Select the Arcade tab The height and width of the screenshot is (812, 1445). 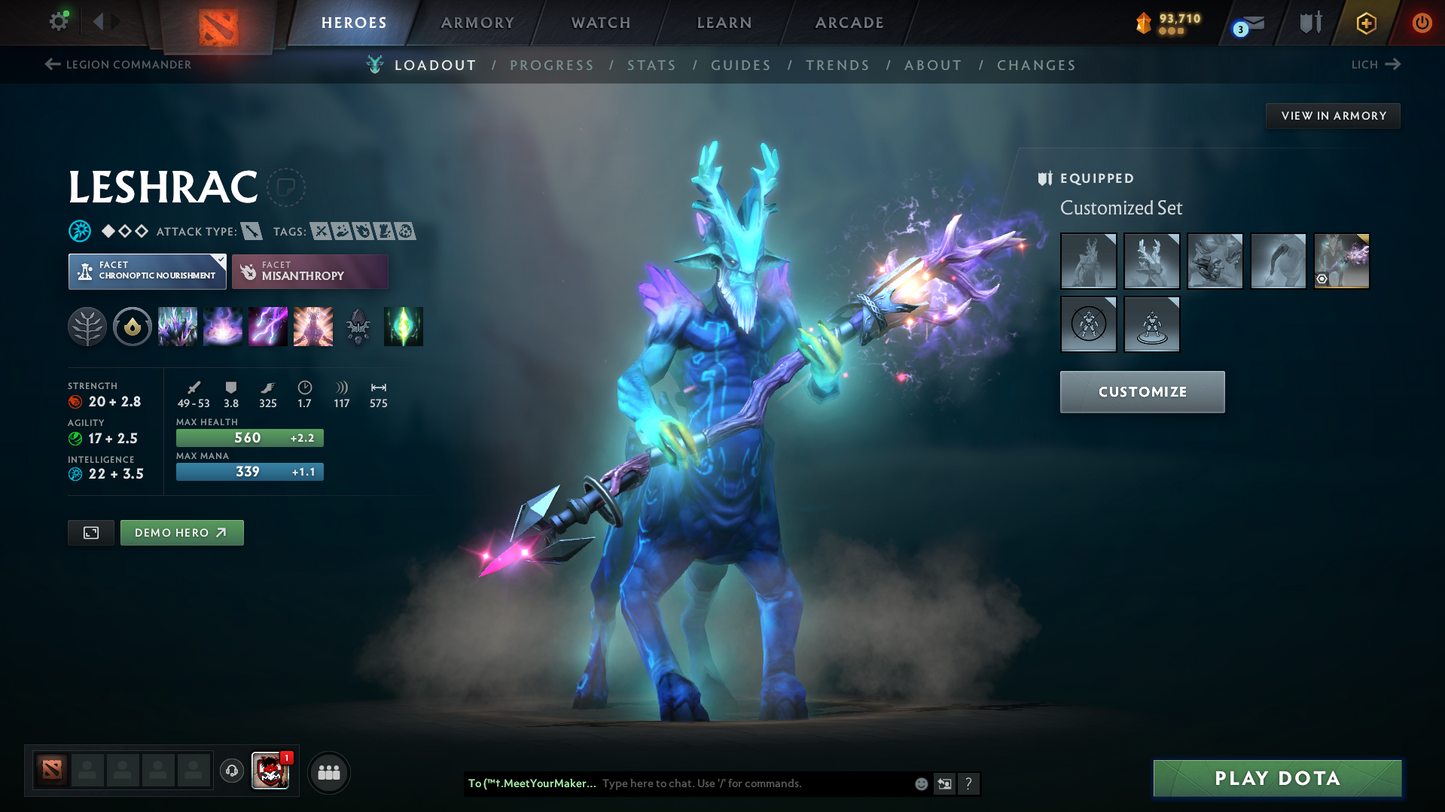(x=849, y=23)
